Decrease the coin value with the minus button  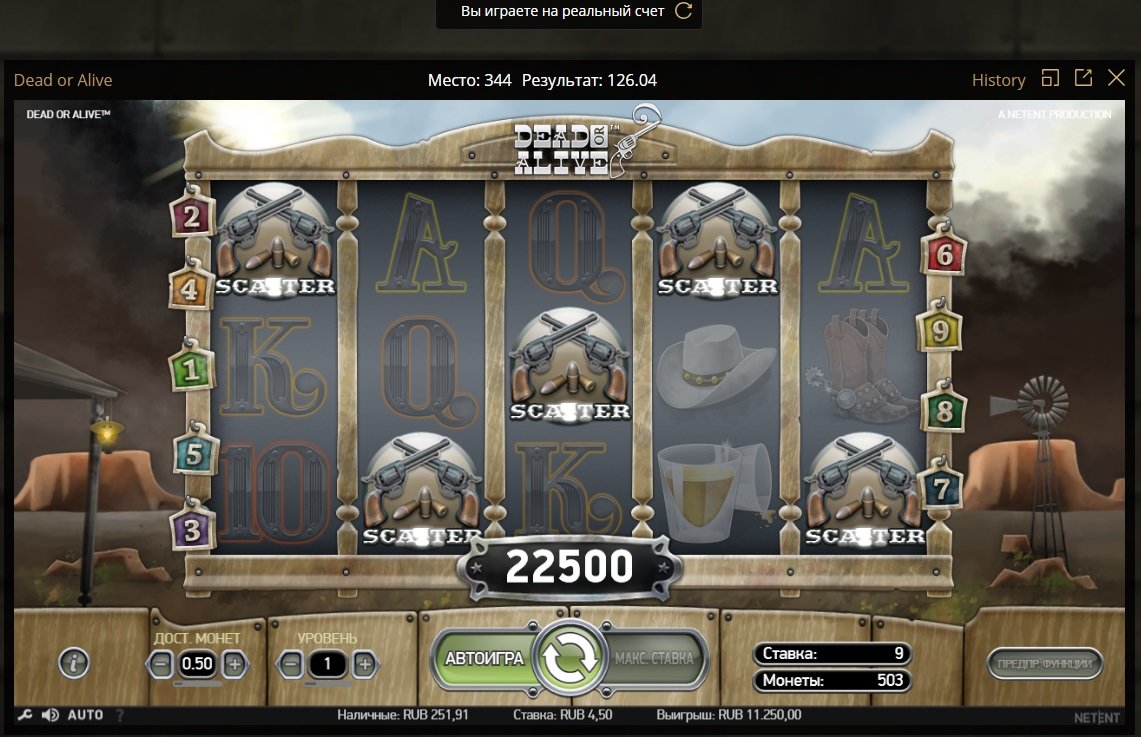(x=161, y=663)
